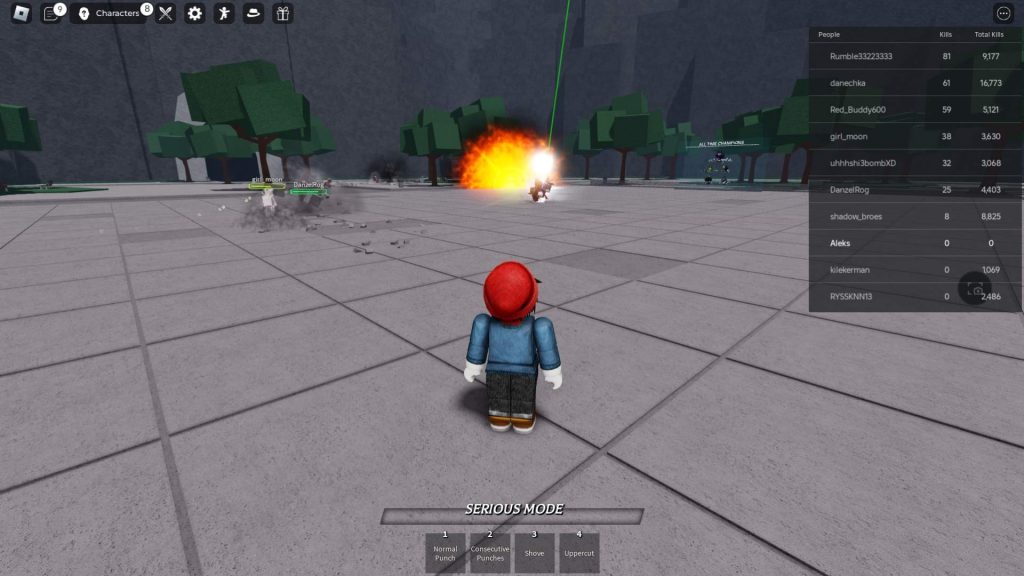The width and height of the screenshot is (1024, 576).
Task: Open the gift box rewards icon
Action: (282, 13)
